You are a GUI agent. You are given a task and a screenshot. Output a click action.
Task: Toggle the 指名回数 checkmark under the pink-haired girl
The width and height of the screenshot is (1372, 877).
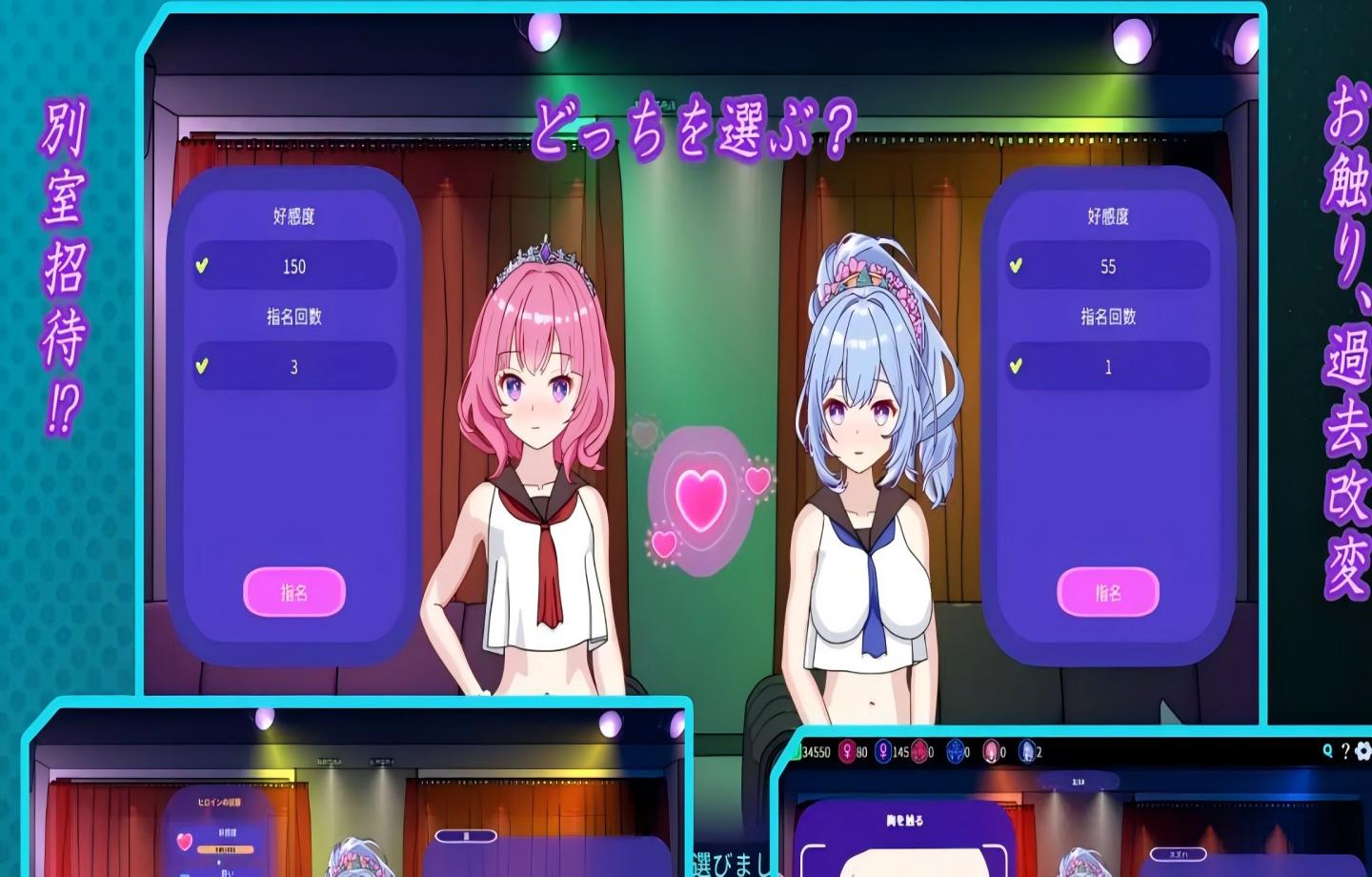pos(201,366)
